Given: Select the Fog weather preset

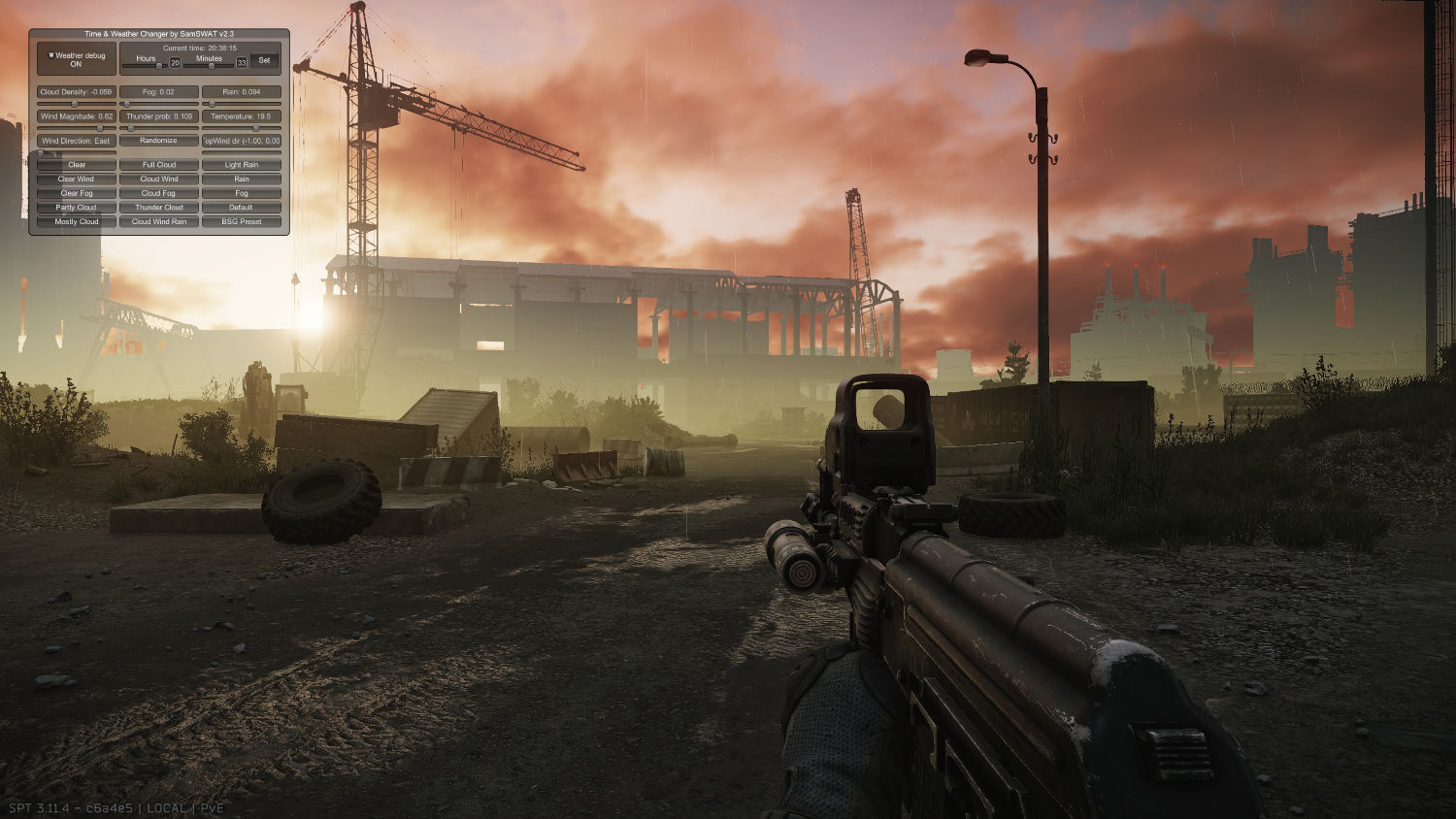Looking at the screenshot, I should tap(241, 193).
